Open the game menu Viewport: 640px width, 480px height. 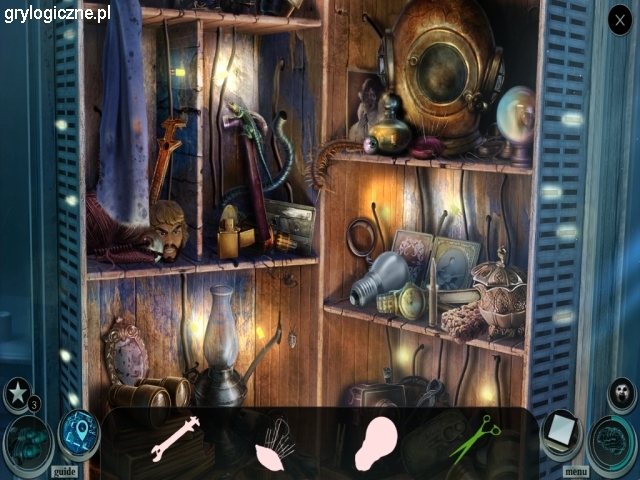[x=576, y=470]
